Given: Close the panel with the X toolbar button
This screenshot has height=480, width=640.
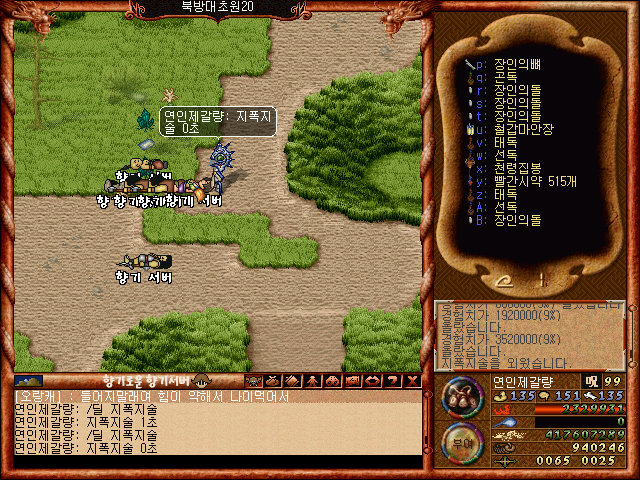Looking at the screenshot, I should coord(412,381).
